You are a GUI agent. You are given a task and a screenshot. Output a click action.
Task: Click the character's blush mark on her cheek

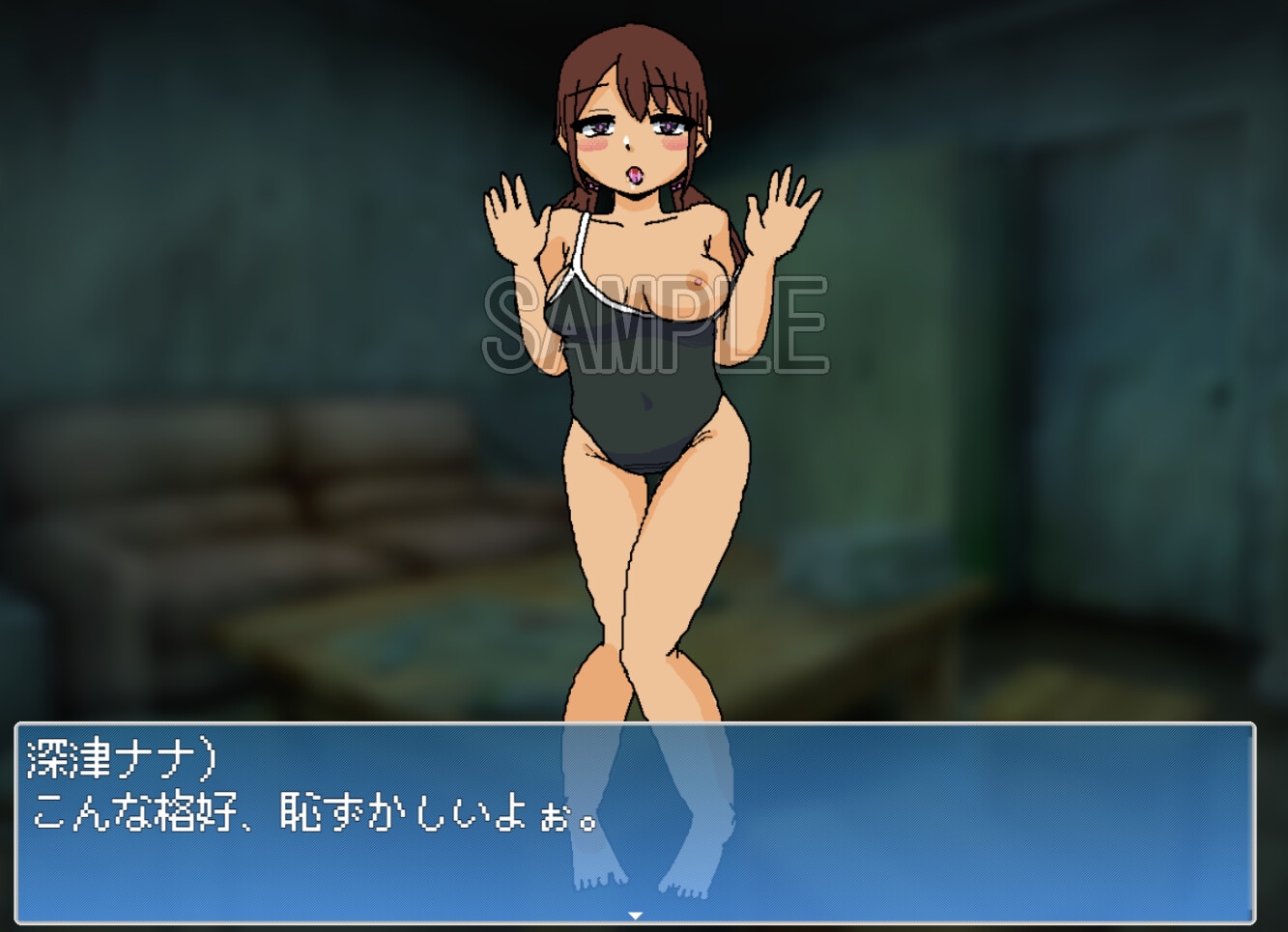pyautogui.click(x=594, y=145)
